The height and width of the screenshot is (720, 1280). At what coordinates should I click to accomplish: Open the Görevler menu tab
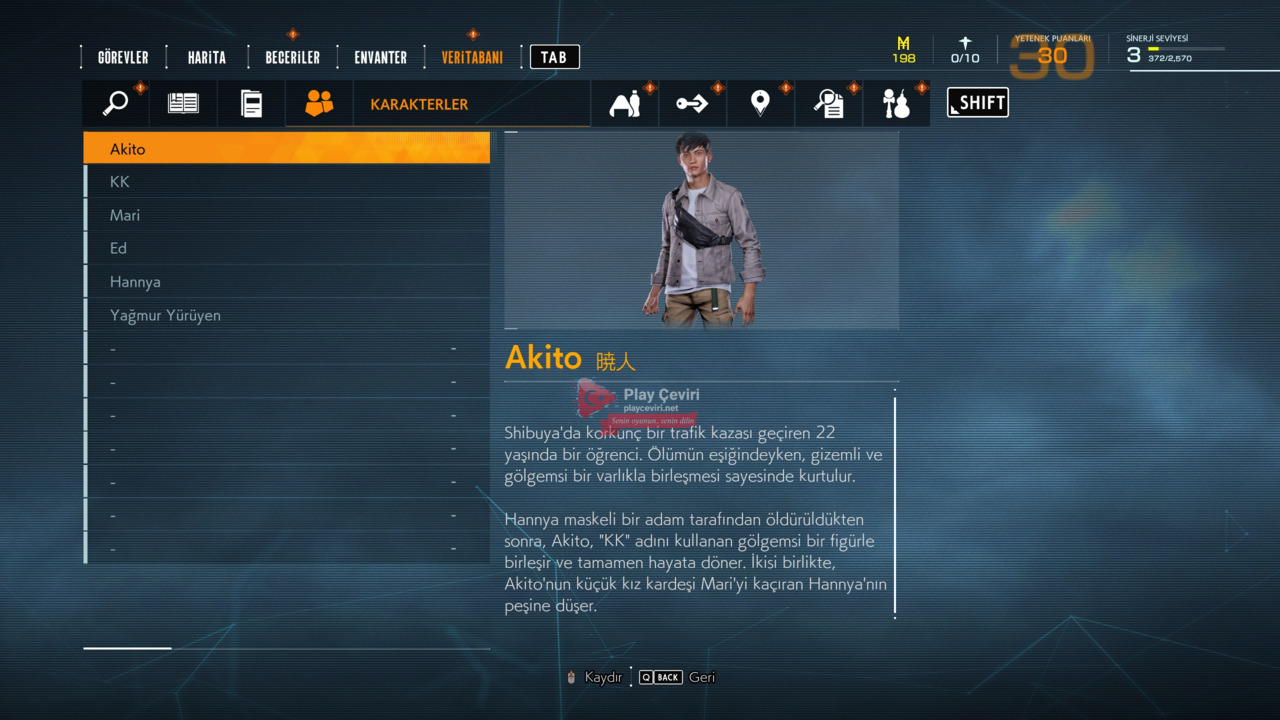coord(123,57)
